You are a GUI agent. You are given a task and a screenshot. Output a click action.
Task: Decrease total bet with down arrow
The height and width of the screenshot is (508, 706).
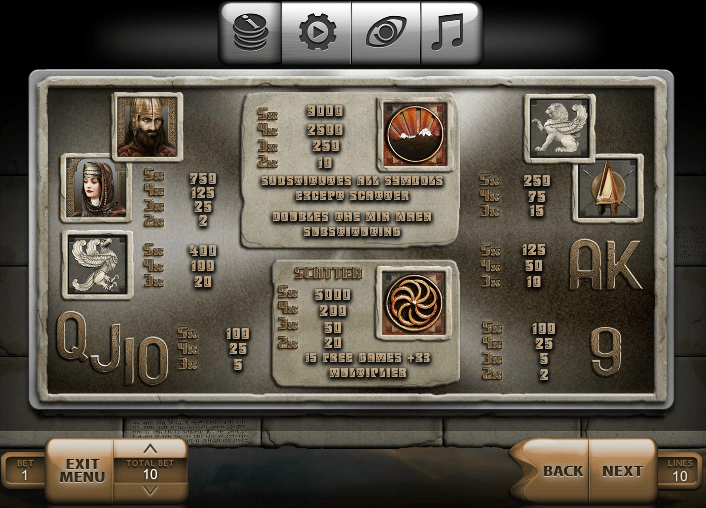click(x=150, y=491)
